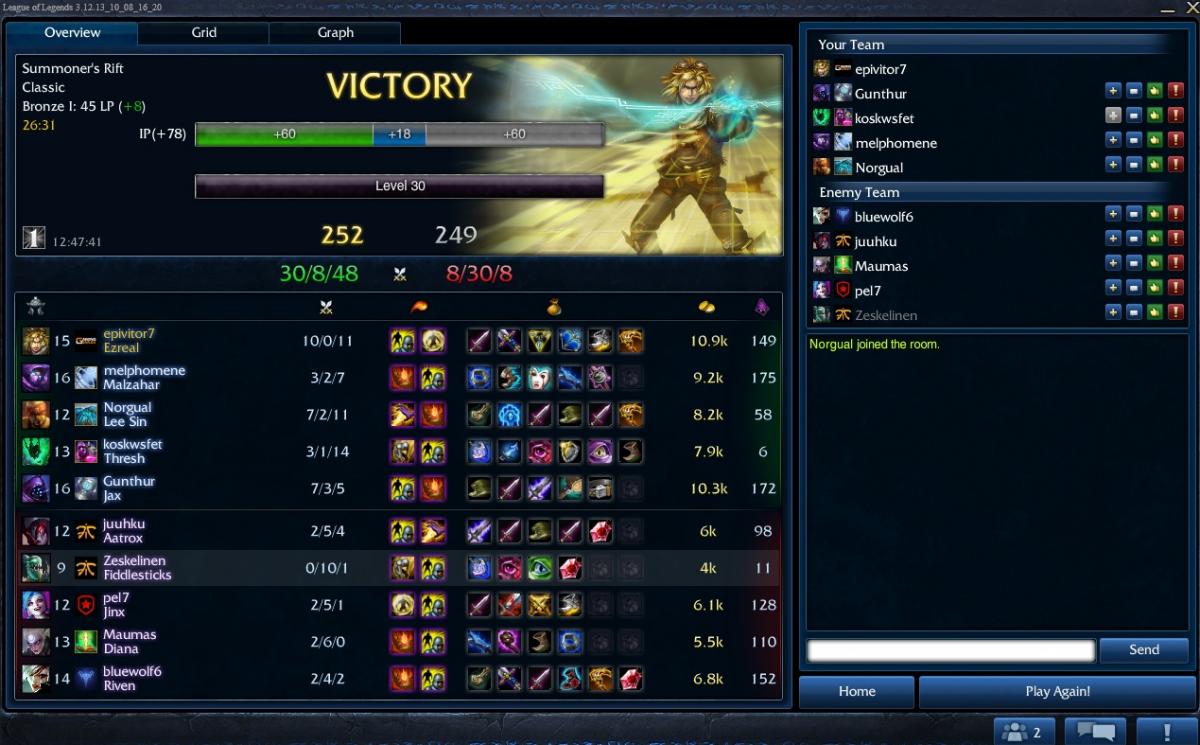The image size is (1200, 745).
Task: Focus the chat text input box
Action: pyautogui.click(x=950, y=651)
